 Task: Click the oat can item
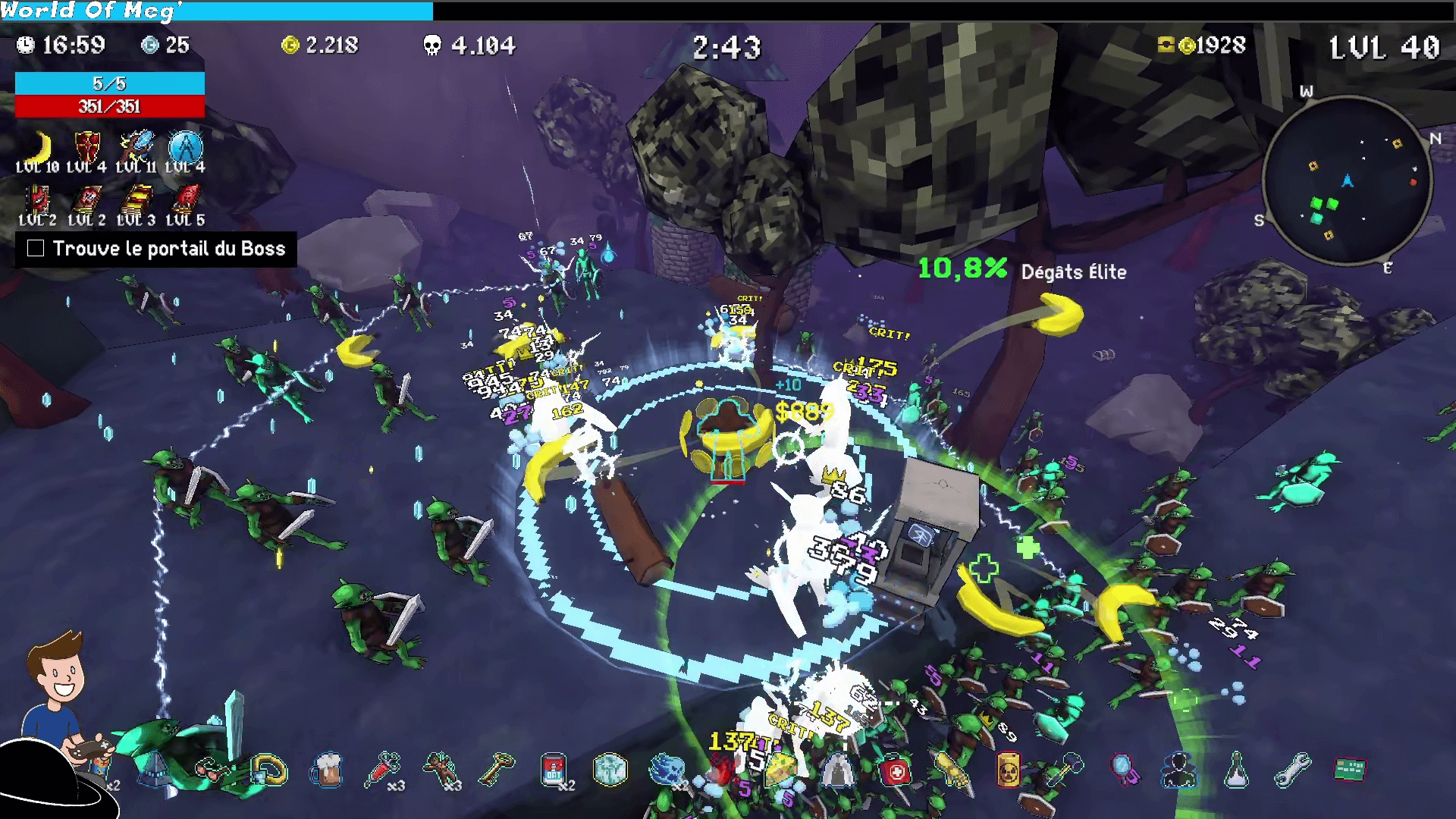point(554,770)
